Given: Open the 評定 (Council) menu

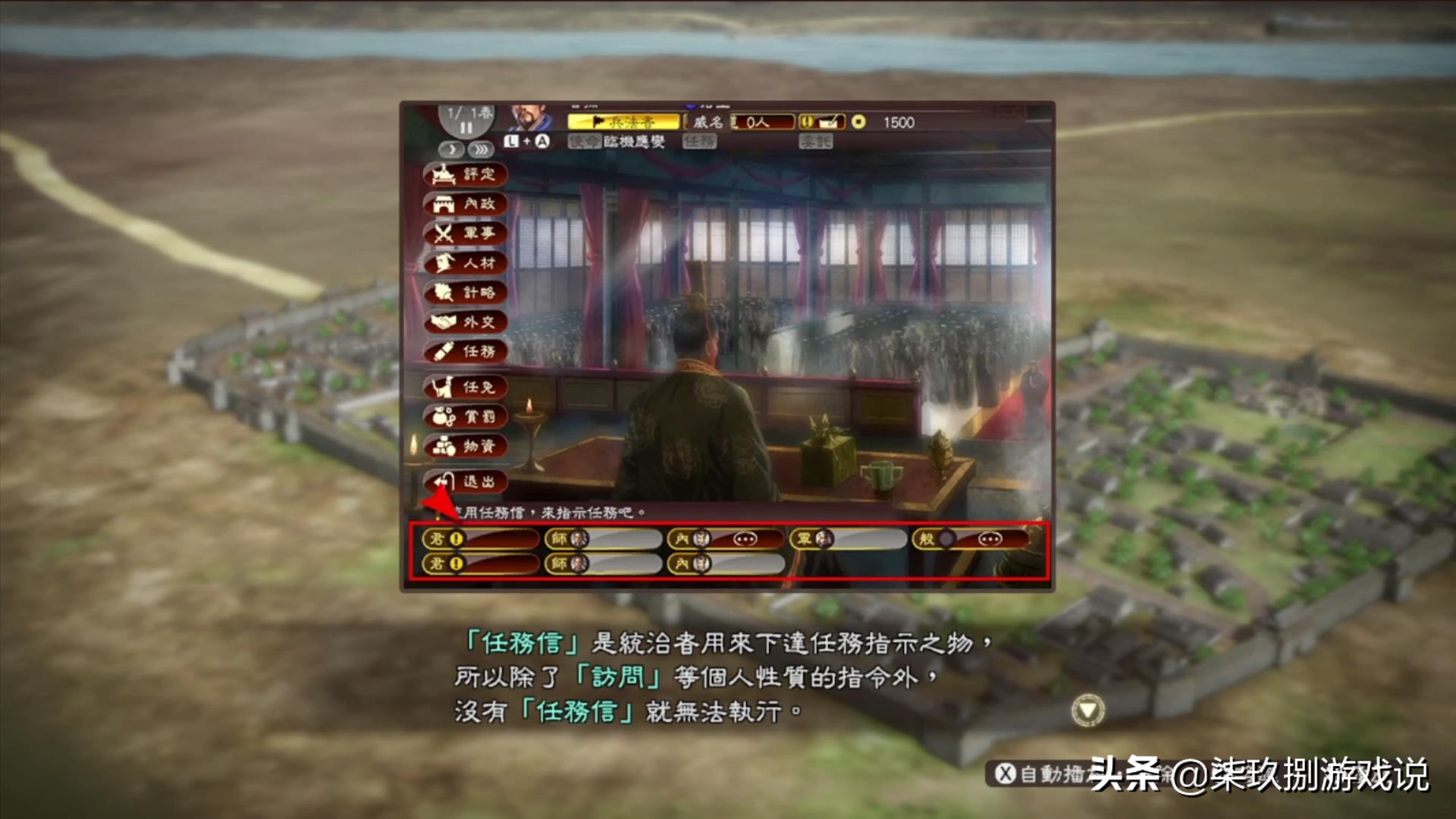Looking at the screenshot, I should (466, 176).
